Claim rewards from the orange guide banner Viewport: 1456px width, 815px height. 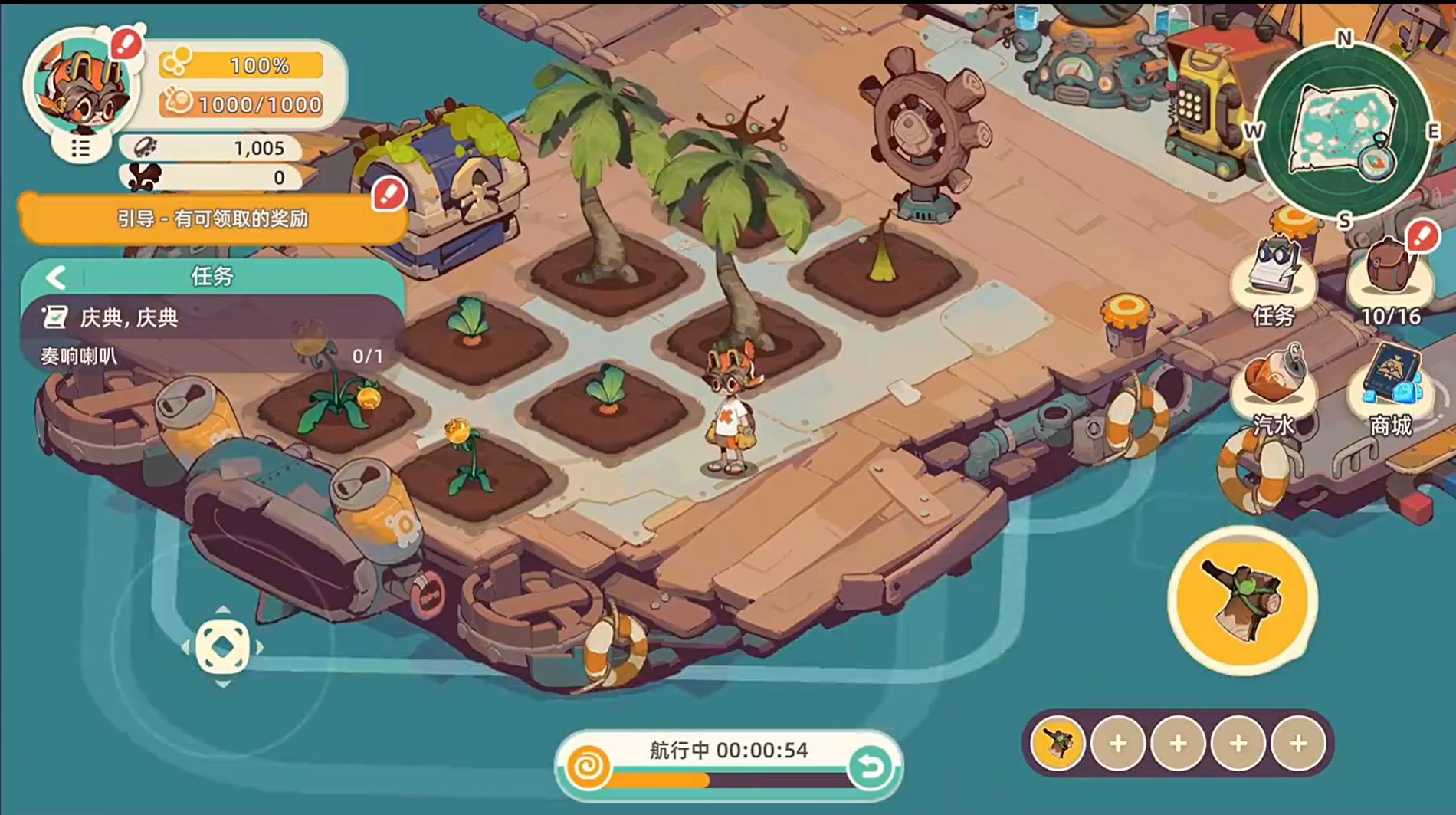pyautogui.click(x=212, y=219)
